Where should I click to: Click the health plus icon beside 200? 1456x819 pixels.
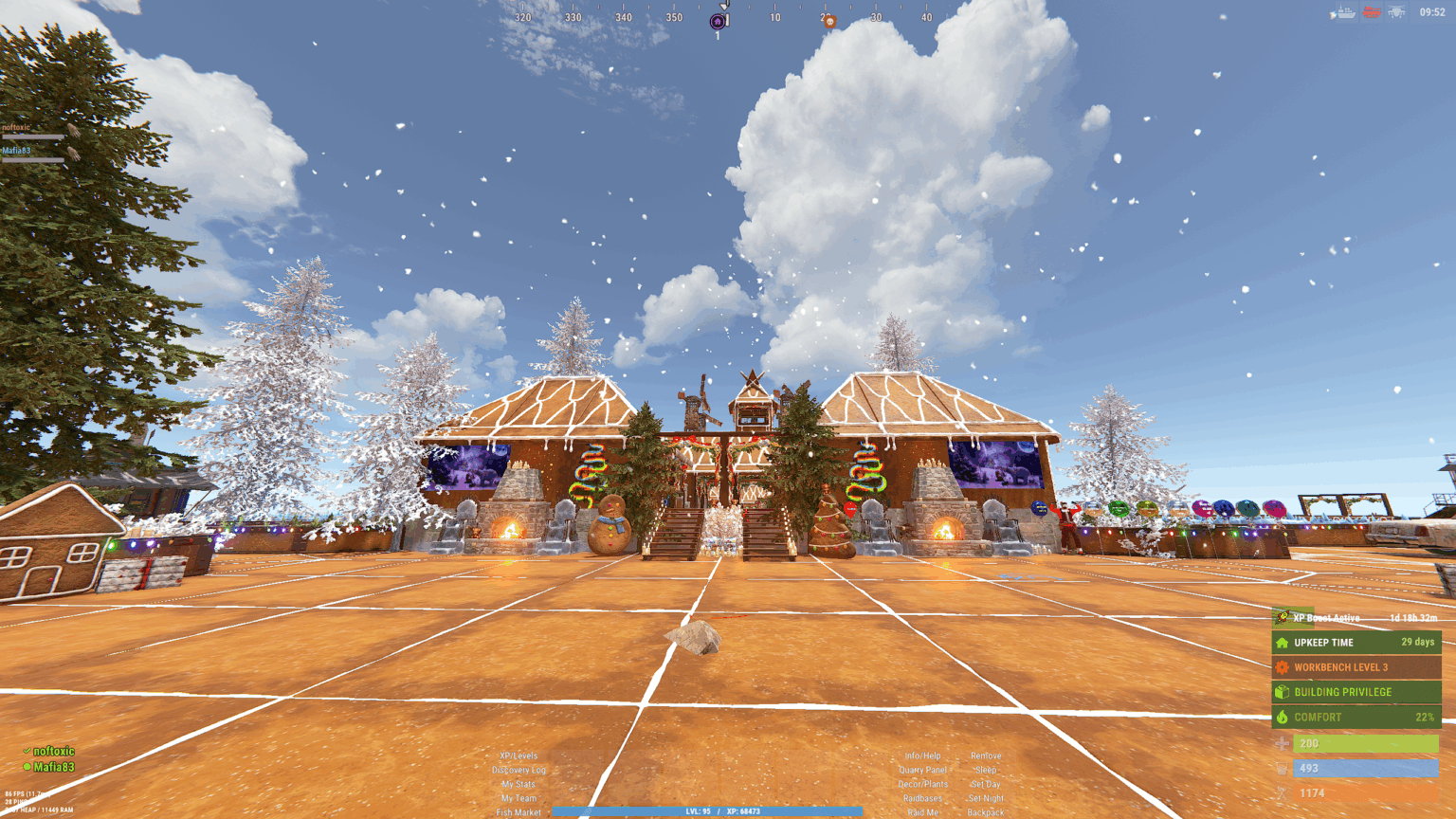coord(1282,743)
